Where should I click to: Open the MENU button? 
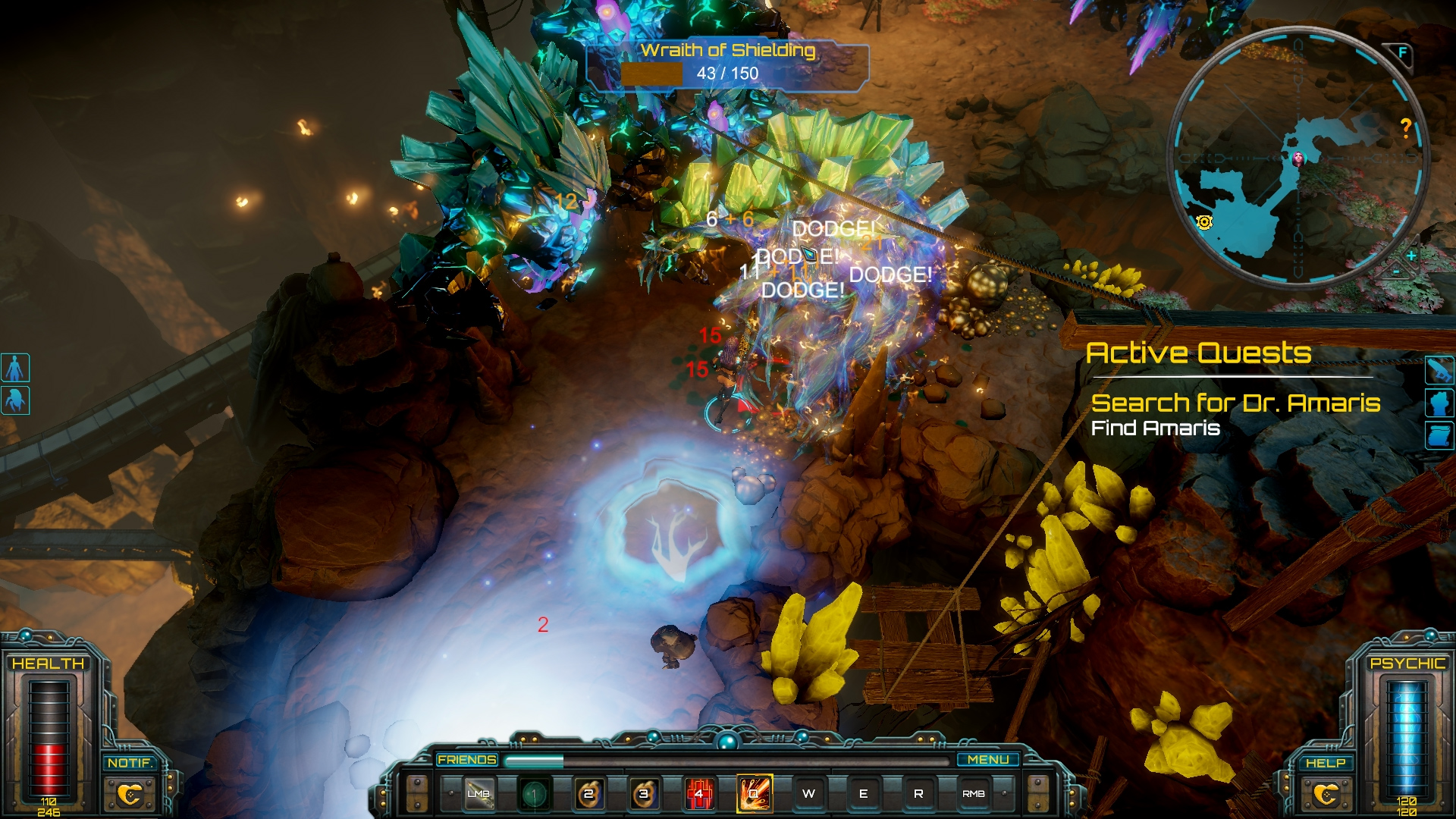coord(988,759)
